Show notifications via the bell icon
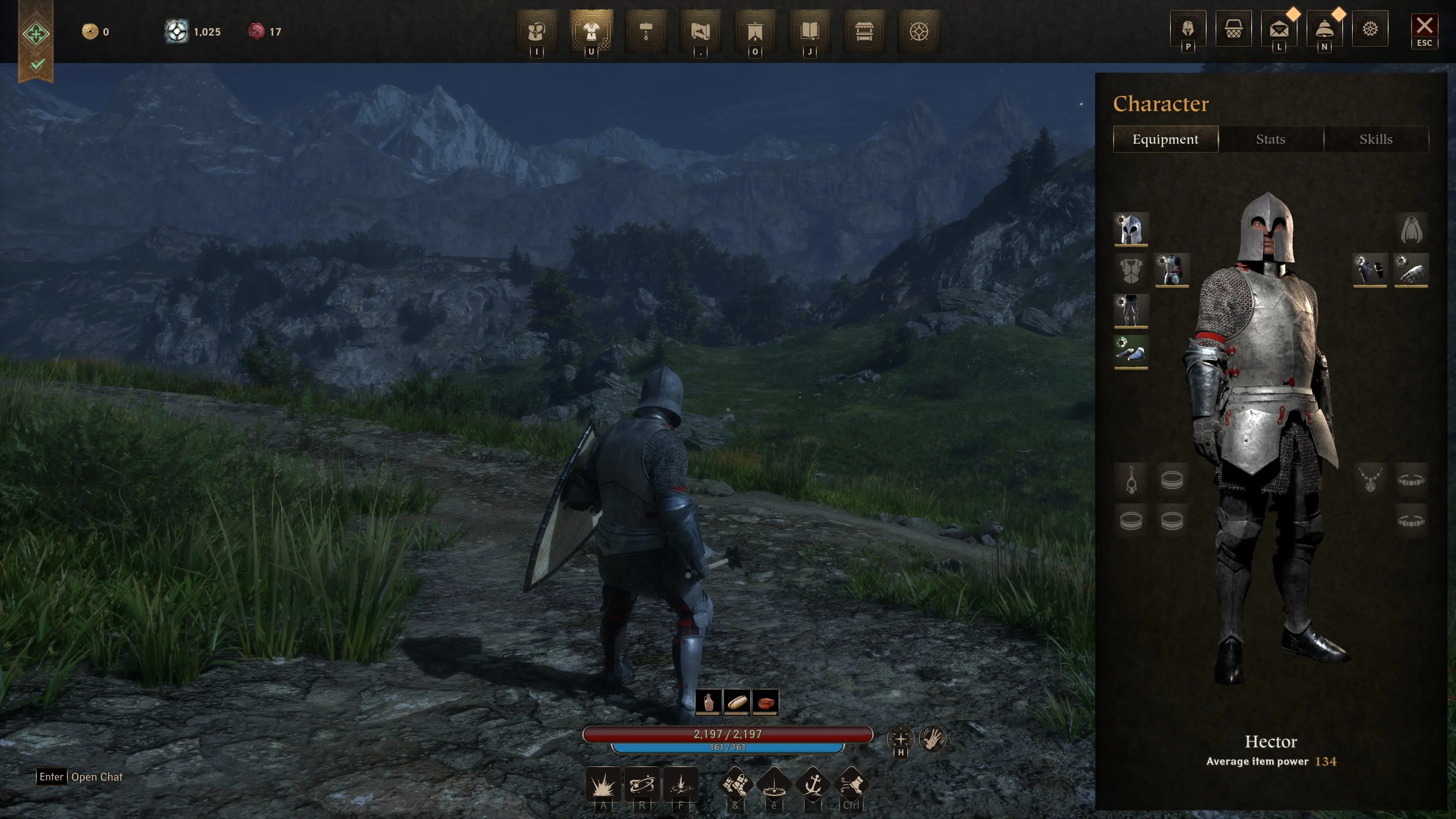Viewport: 1456px width, 819px height. tap(1324, 29)
